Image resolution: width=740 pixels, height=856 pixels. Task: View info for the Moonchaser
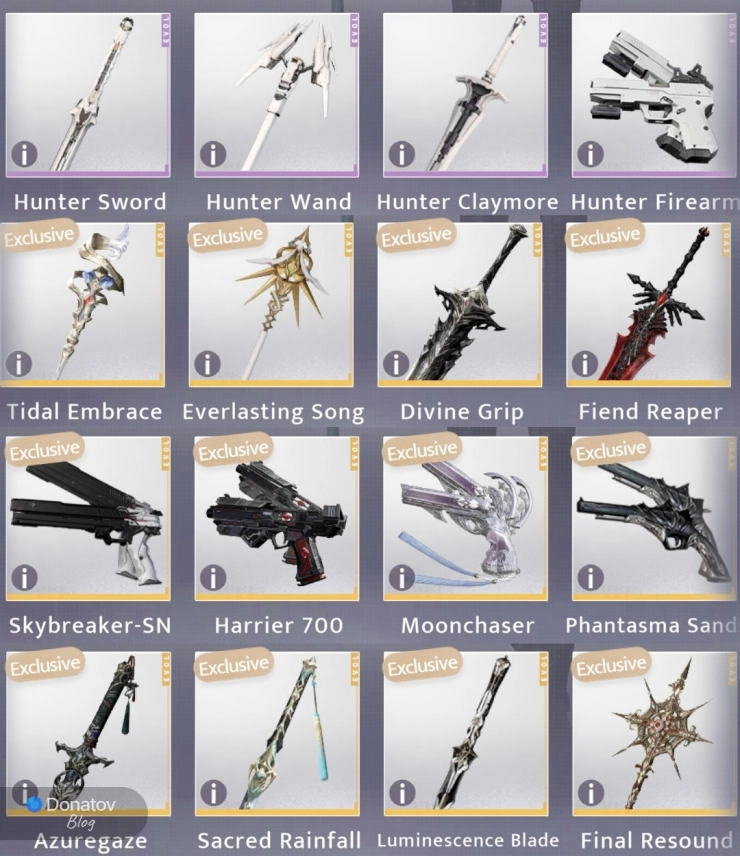tap(401, 577)
